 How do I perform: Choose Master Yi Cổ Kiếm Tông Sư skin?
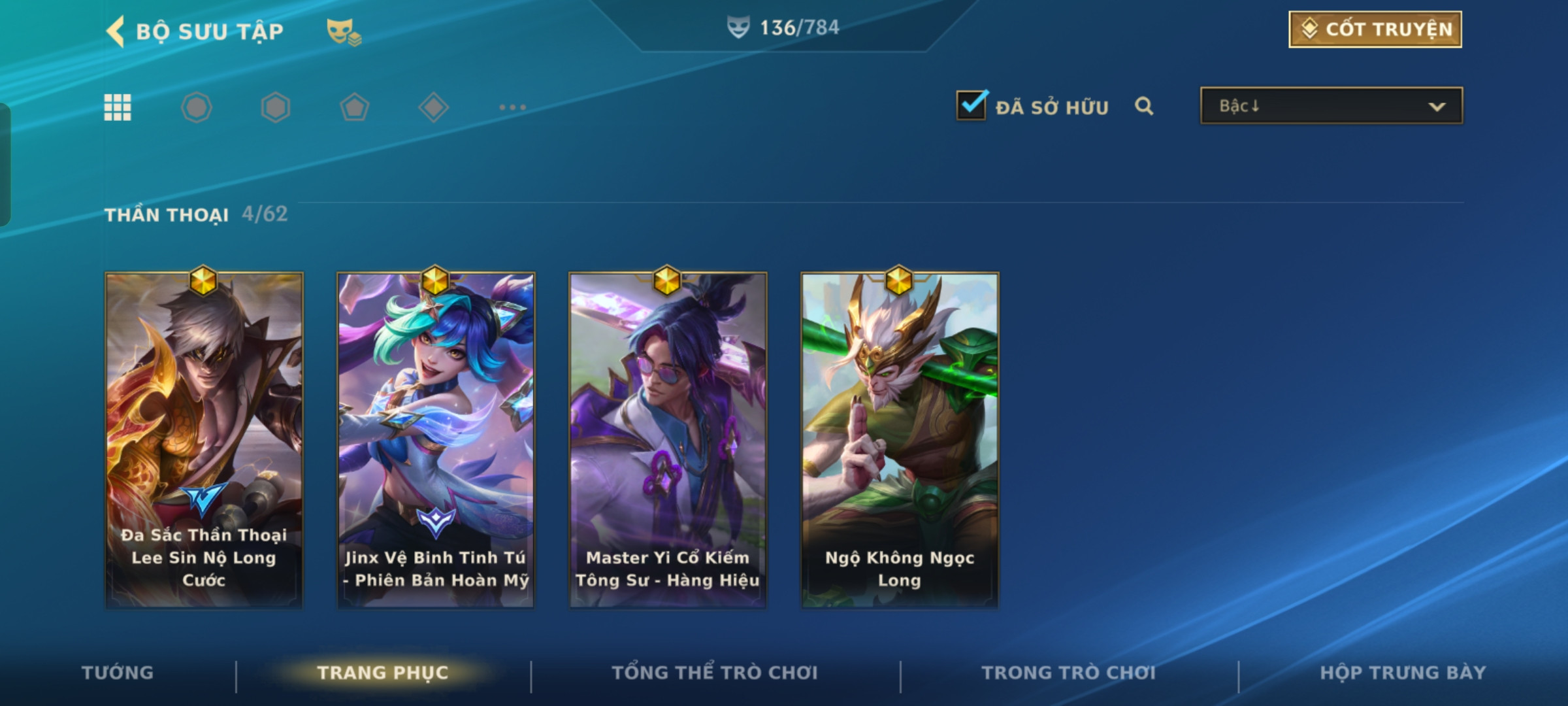click(668, 439)
